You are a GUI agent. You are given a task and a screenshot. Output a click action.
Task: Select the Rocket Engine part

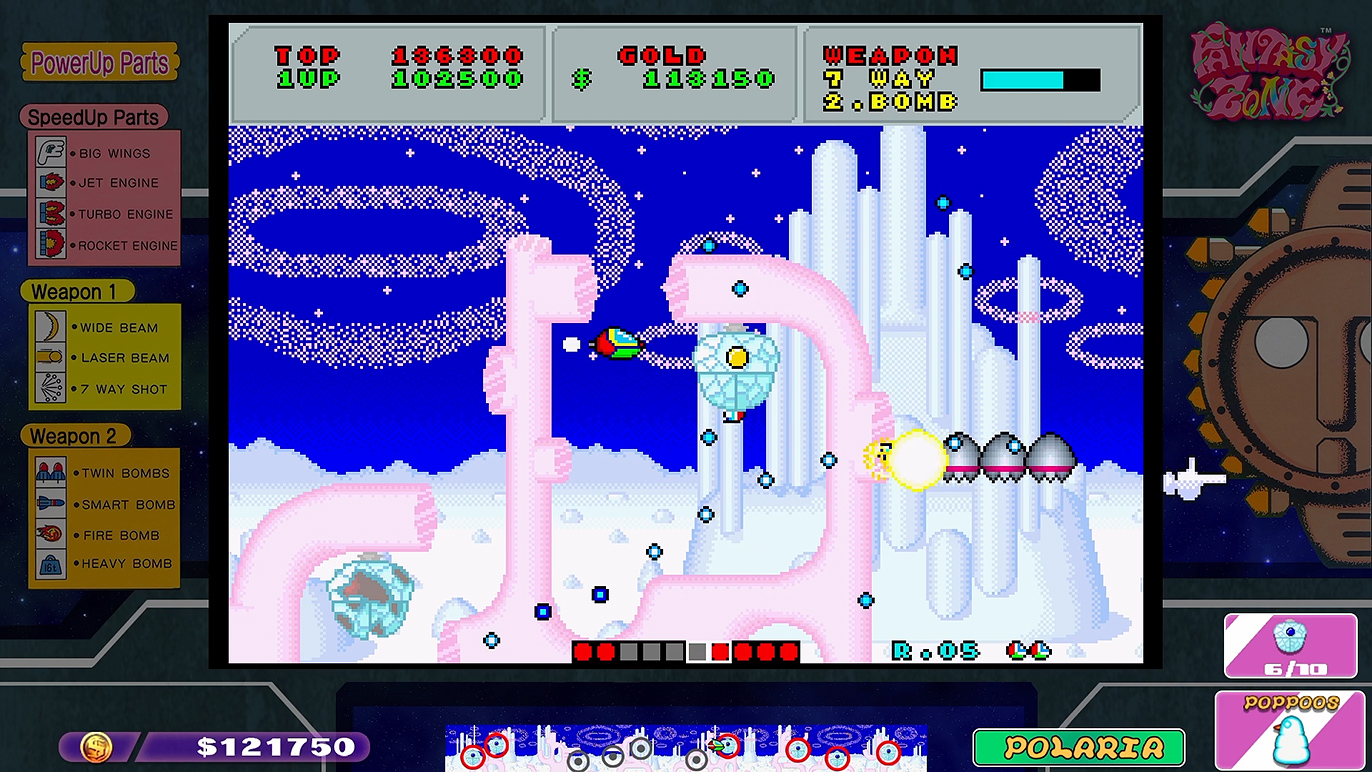pos(104,245)
